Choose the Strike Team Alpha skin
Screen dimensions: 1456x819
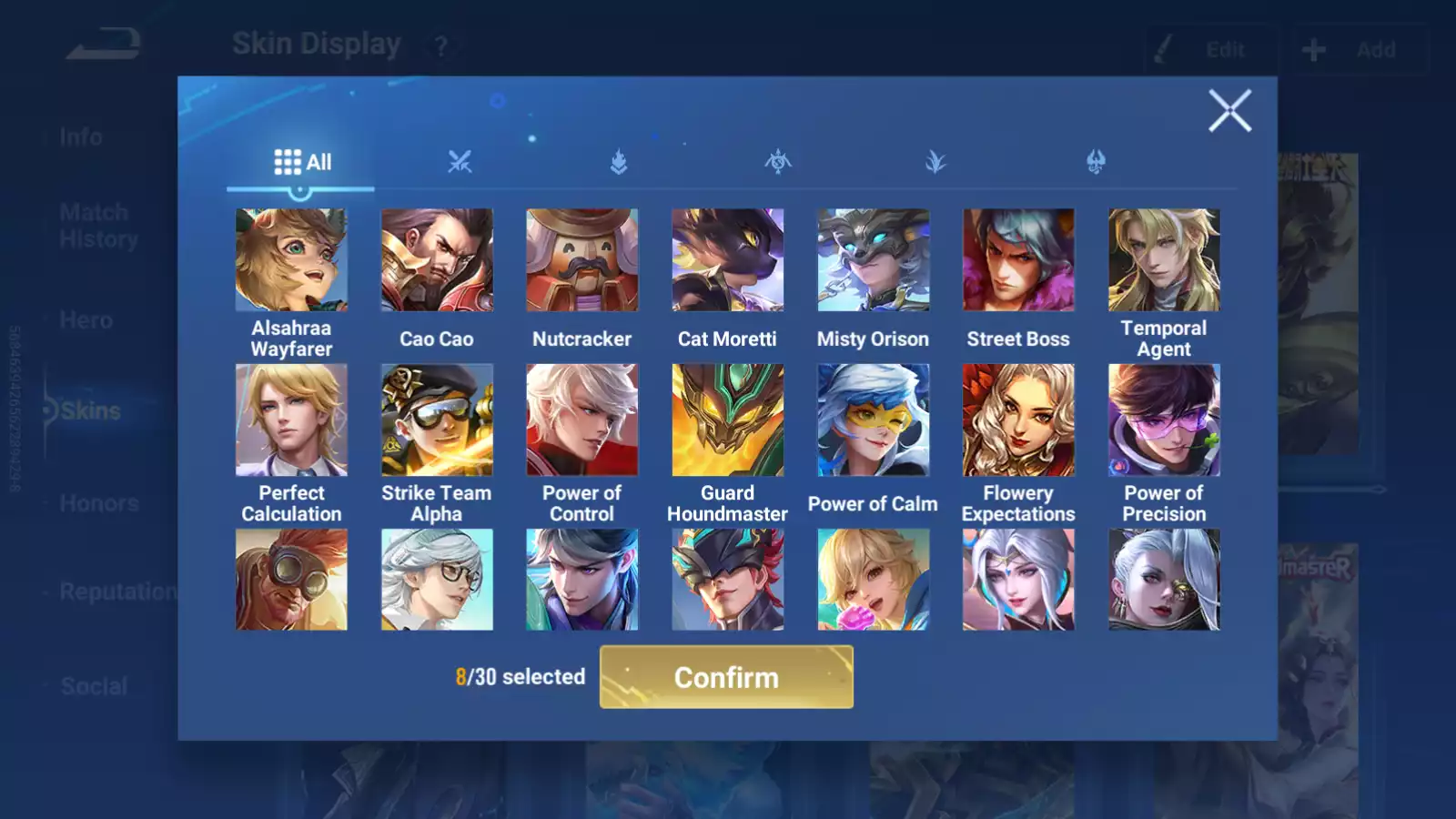[x=437, y=420]
